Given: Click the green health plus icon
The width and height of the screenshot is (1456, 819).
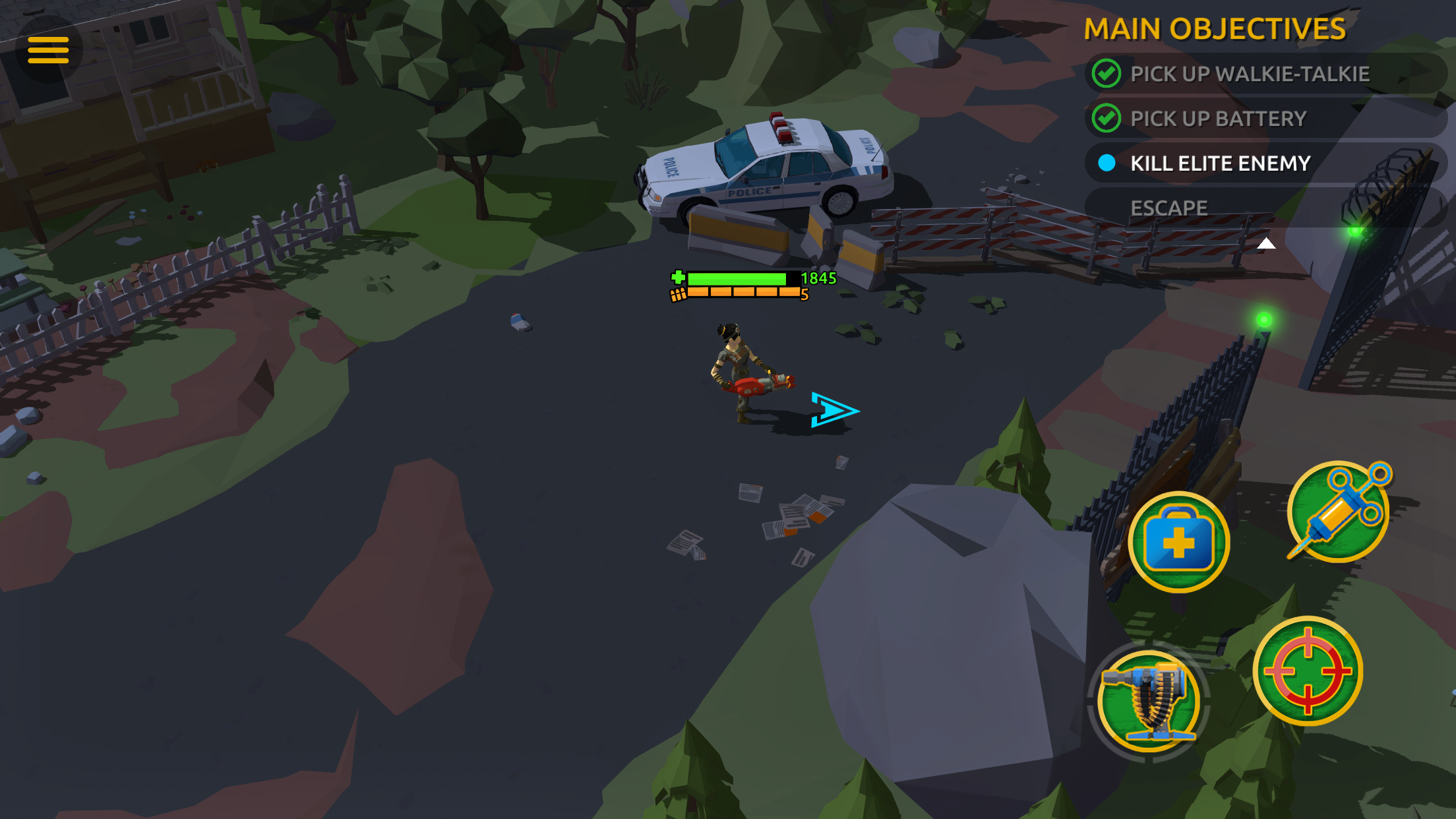Looking at the screenshot, I should coord(679,278).
